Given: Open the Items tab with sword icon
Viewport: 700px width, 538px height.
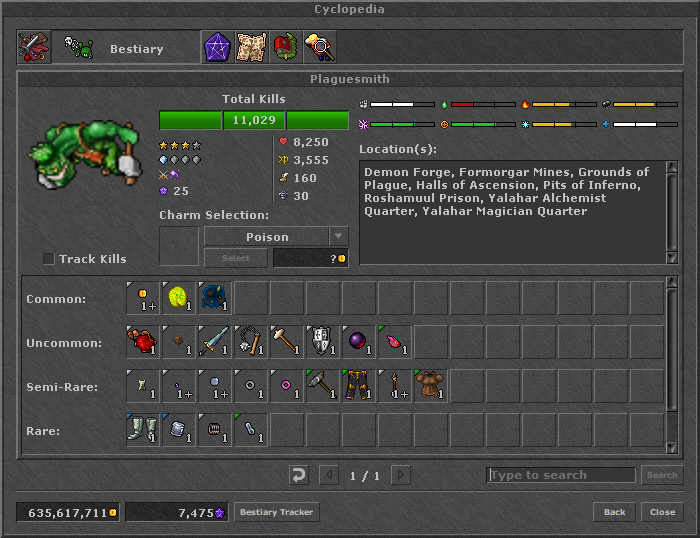Looking at the screenshot, I should [34, 48].
